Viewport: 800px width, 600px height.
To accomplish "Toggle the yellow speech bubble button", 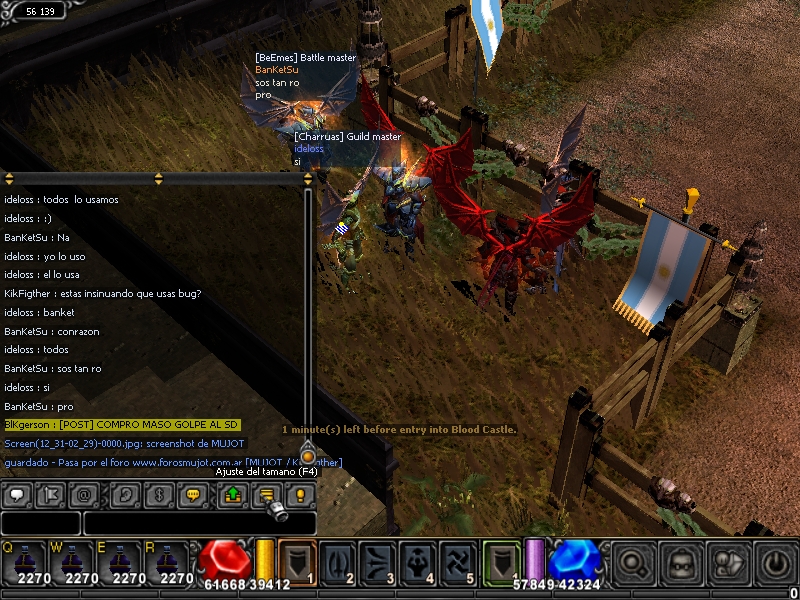I will [x=193, y=494].
